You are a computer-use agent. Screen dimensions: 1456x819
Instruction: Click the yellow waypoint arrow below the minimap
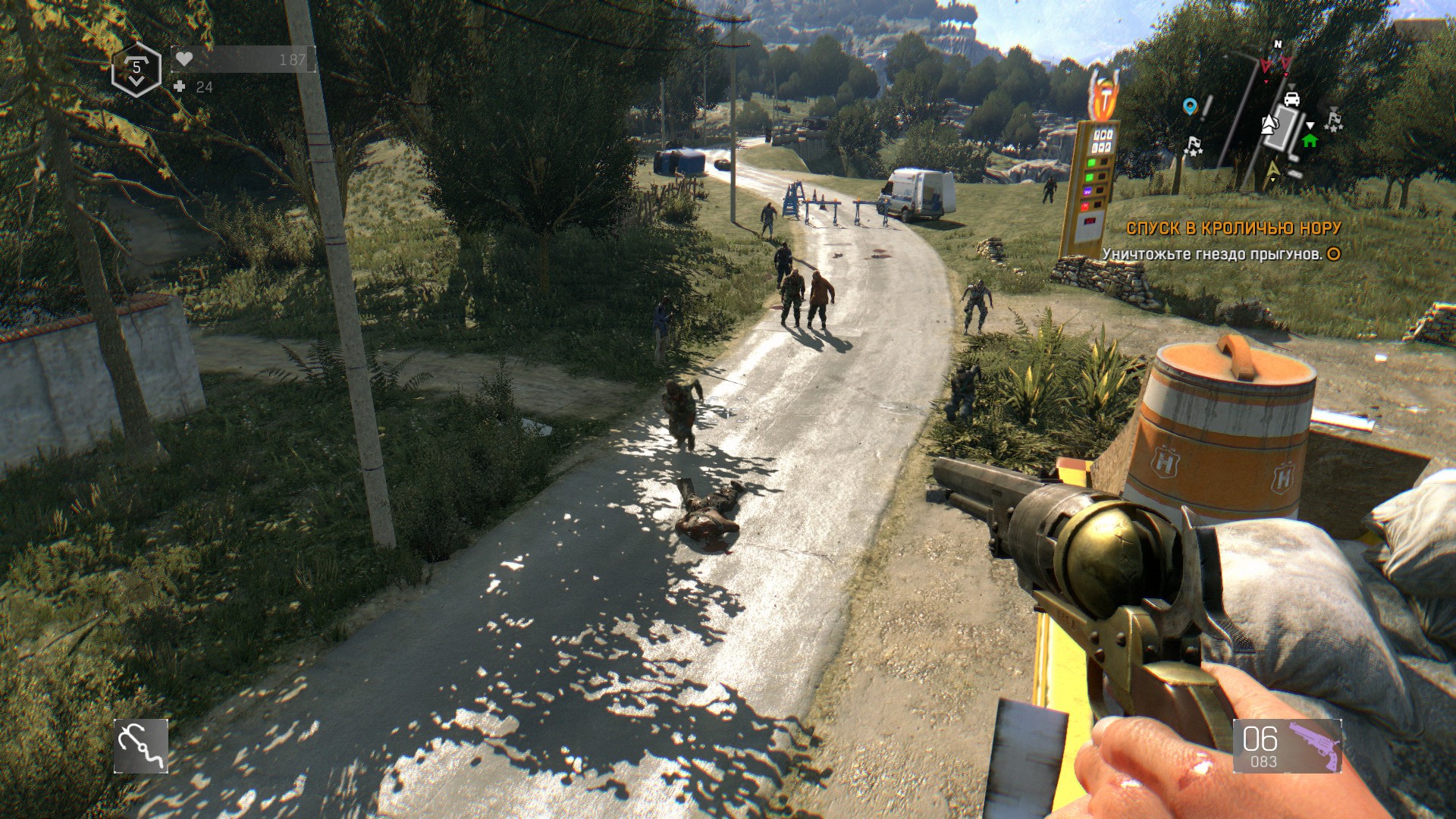point(1273,168)
